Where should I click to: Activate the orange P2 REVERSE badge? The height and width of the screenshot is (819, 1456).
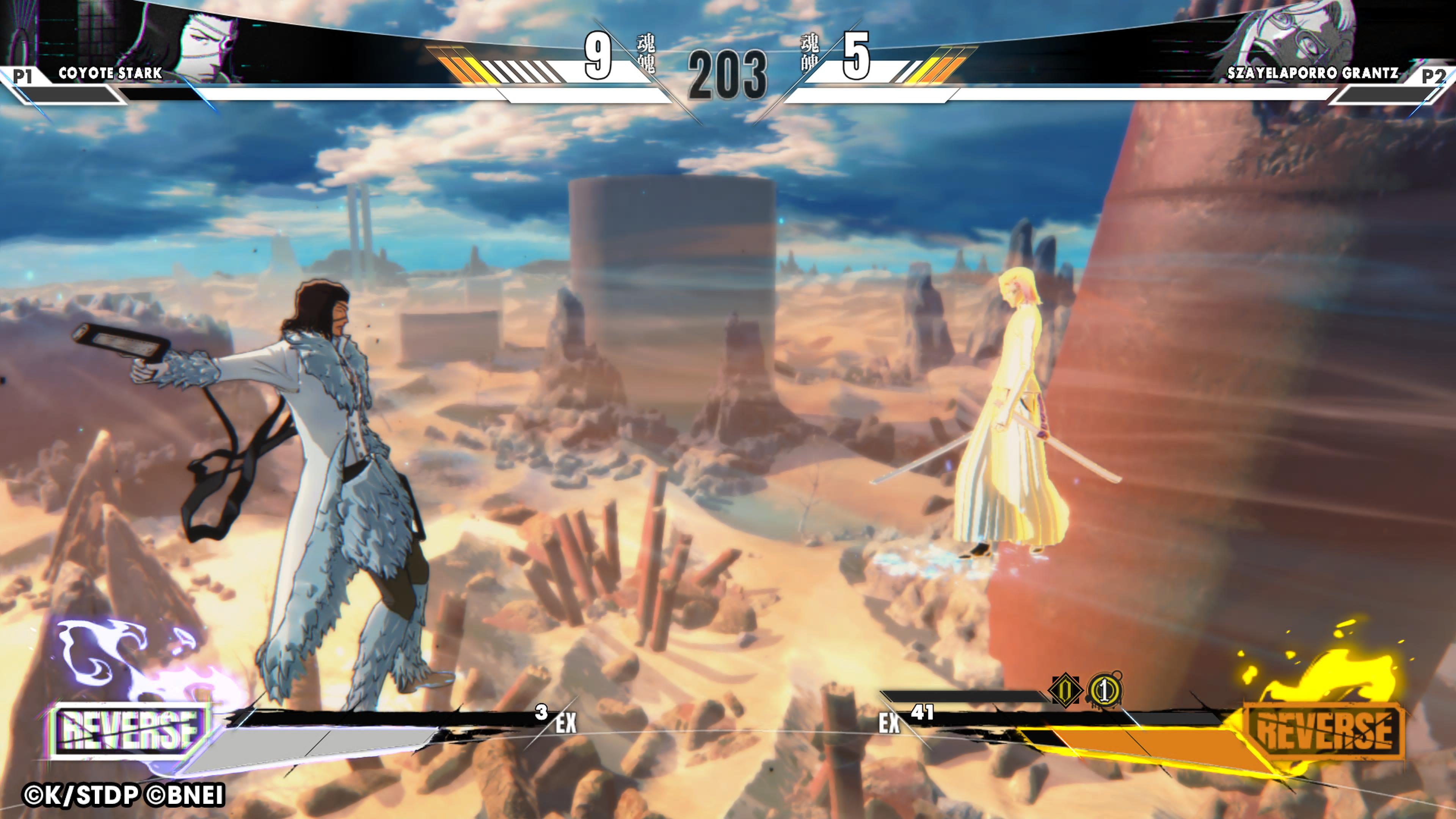click(x=1324, y=731)
